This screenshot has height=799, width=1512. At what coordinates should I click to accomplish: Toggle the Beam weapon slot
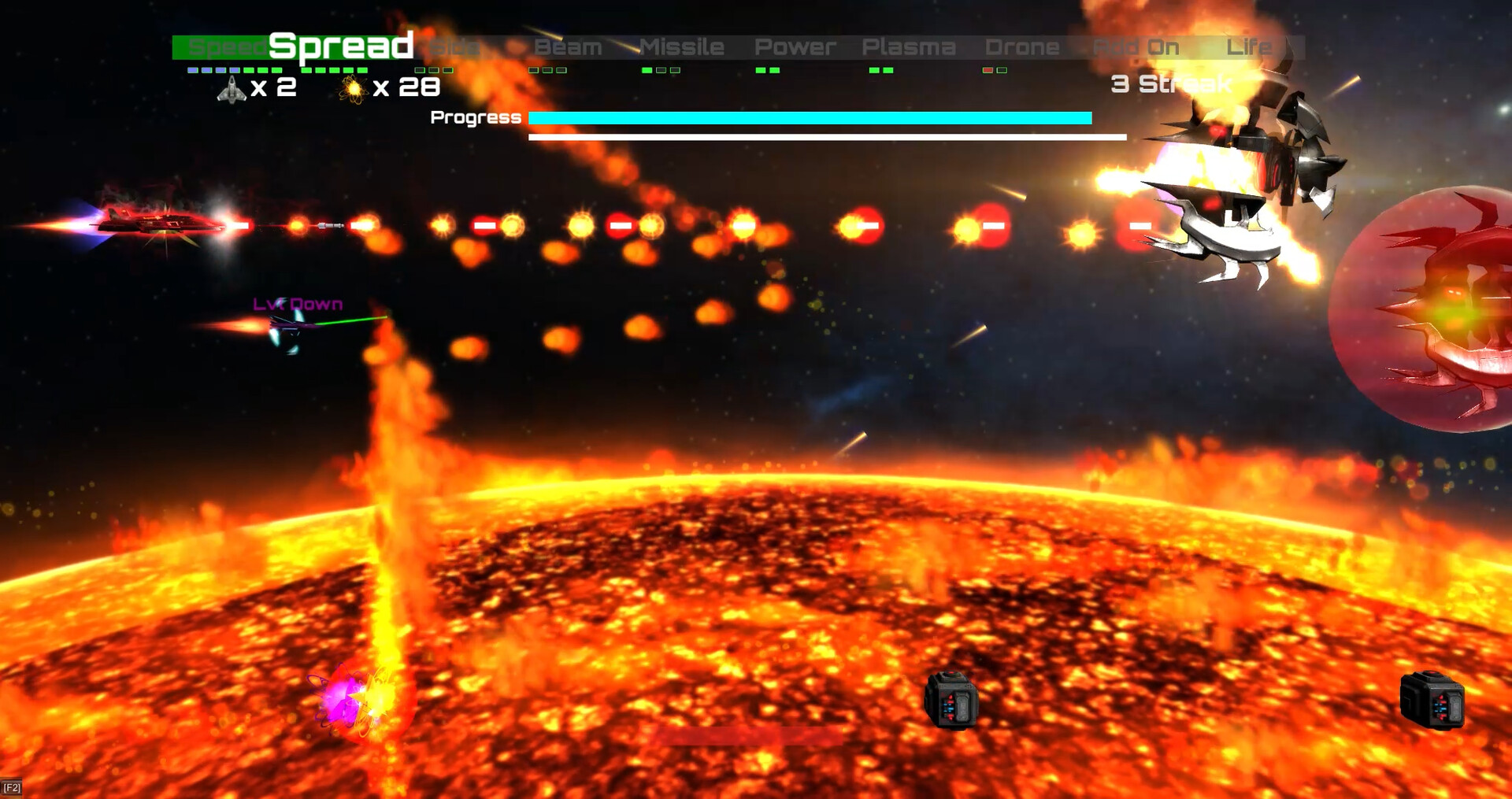click(567, 46)
